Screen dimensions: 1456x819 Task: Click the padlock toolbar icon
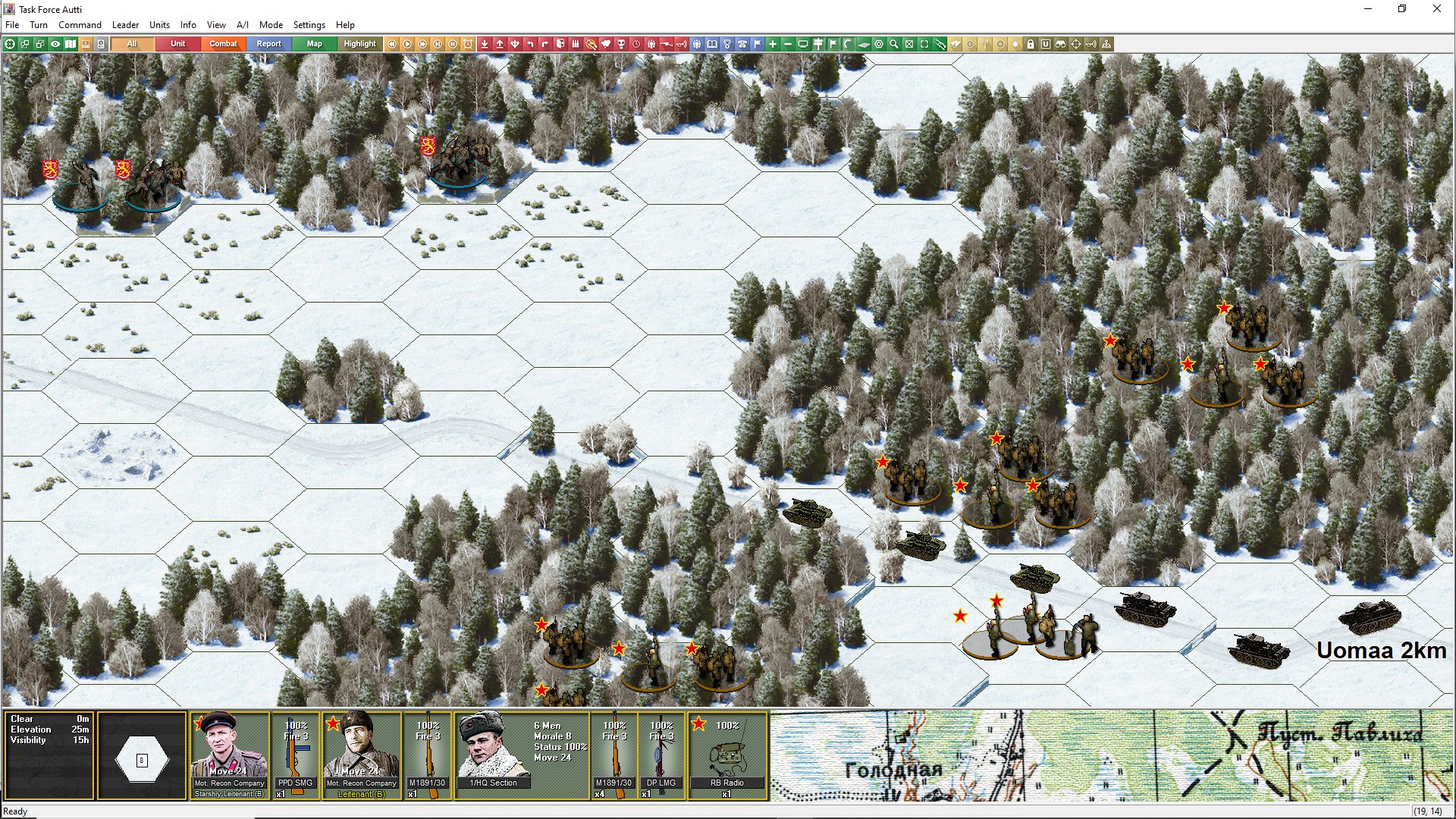point(1031,44)
